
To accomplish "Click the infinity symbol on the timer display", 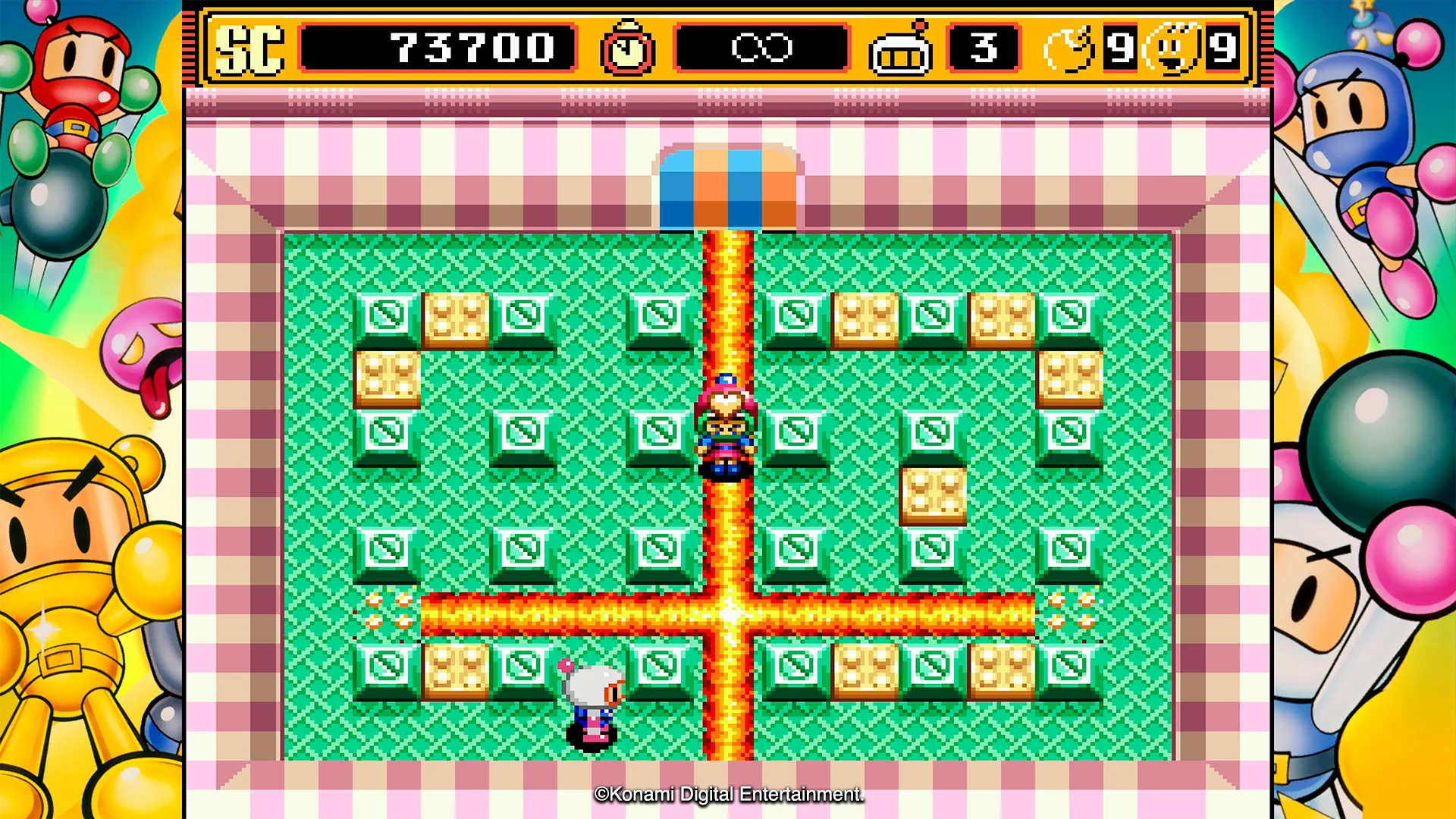I will tap(761, 48).
